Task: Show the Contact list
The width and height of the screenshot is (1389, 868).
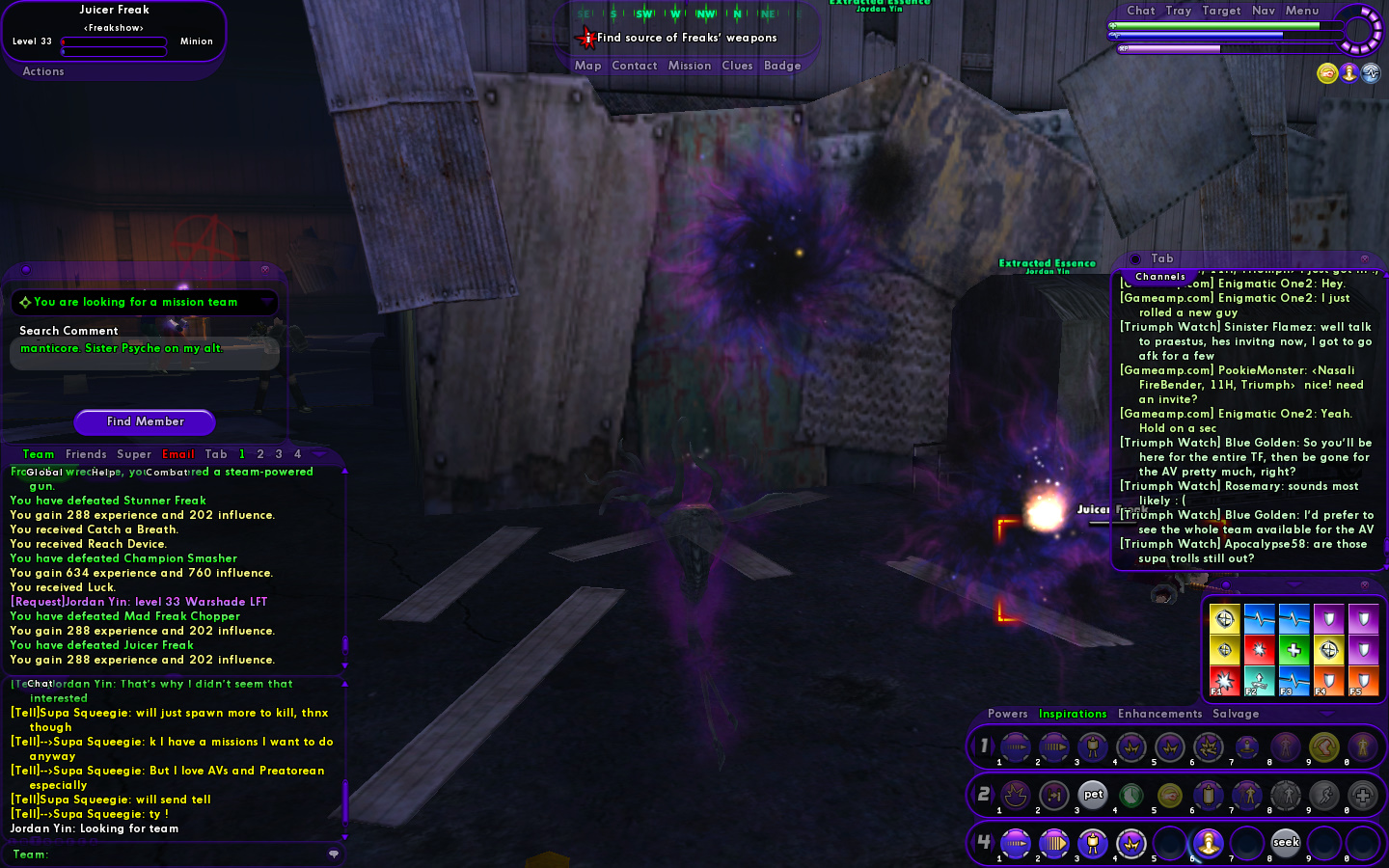Action: (634, 66)
